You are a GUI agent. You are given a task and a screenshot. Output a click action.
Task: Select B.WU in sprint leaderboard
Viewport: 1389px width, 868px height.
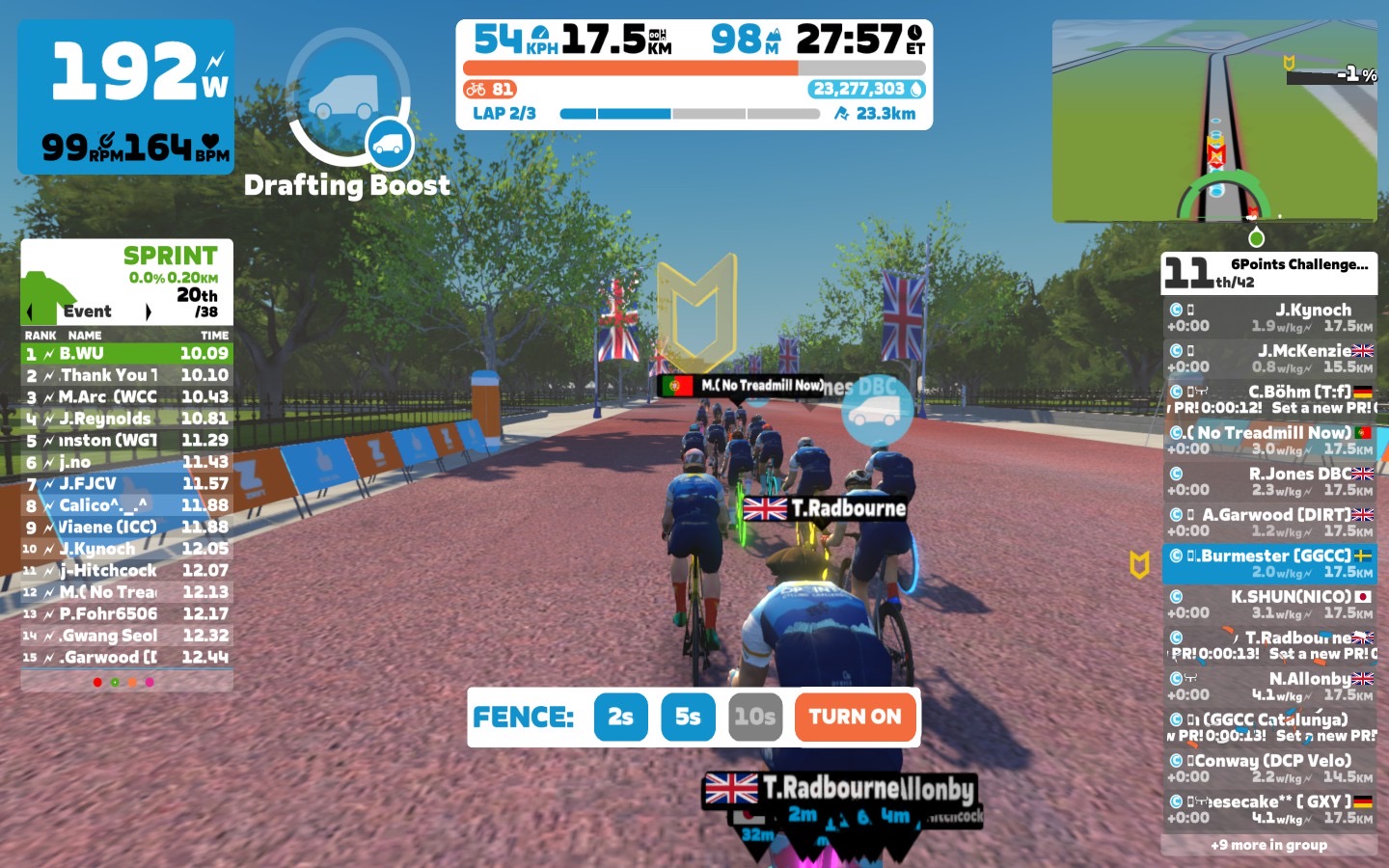pyautogui.click(x=126, y=354)
